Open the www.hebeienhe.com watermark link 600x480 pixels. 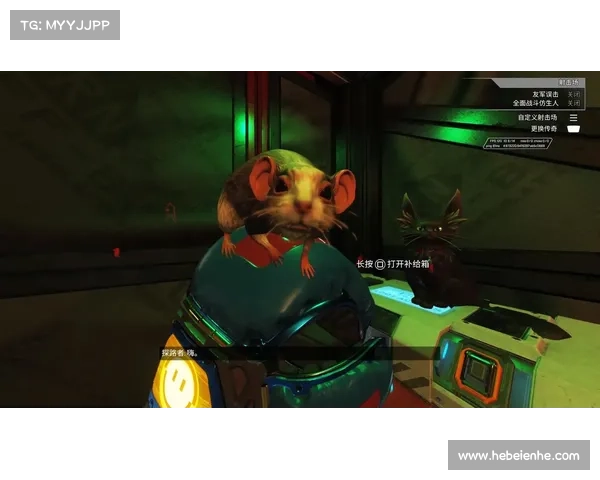point(519,456)
